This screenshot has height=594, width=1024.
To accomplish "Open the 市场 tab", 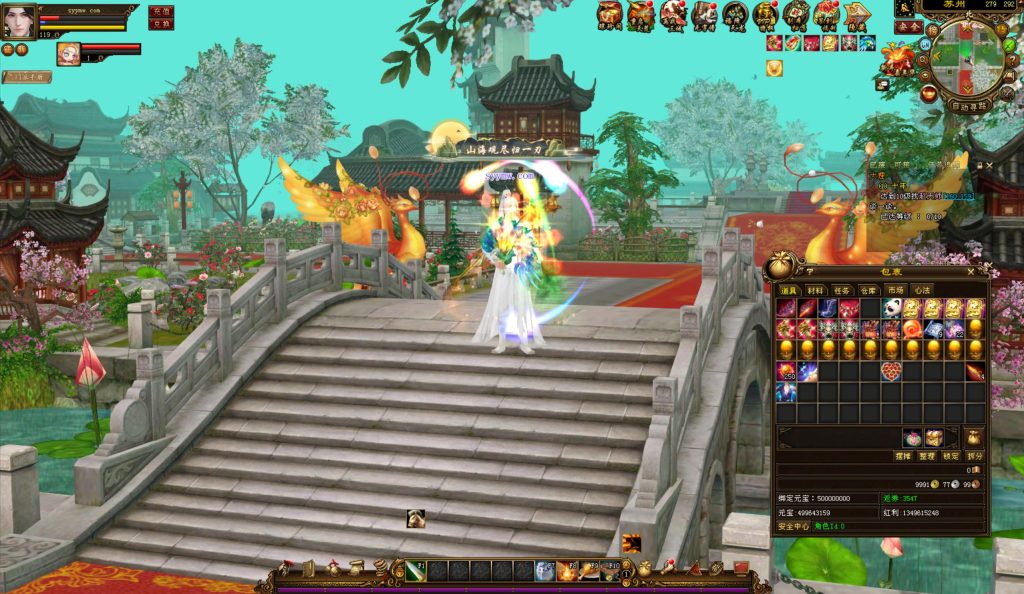I will pos(895,290).
